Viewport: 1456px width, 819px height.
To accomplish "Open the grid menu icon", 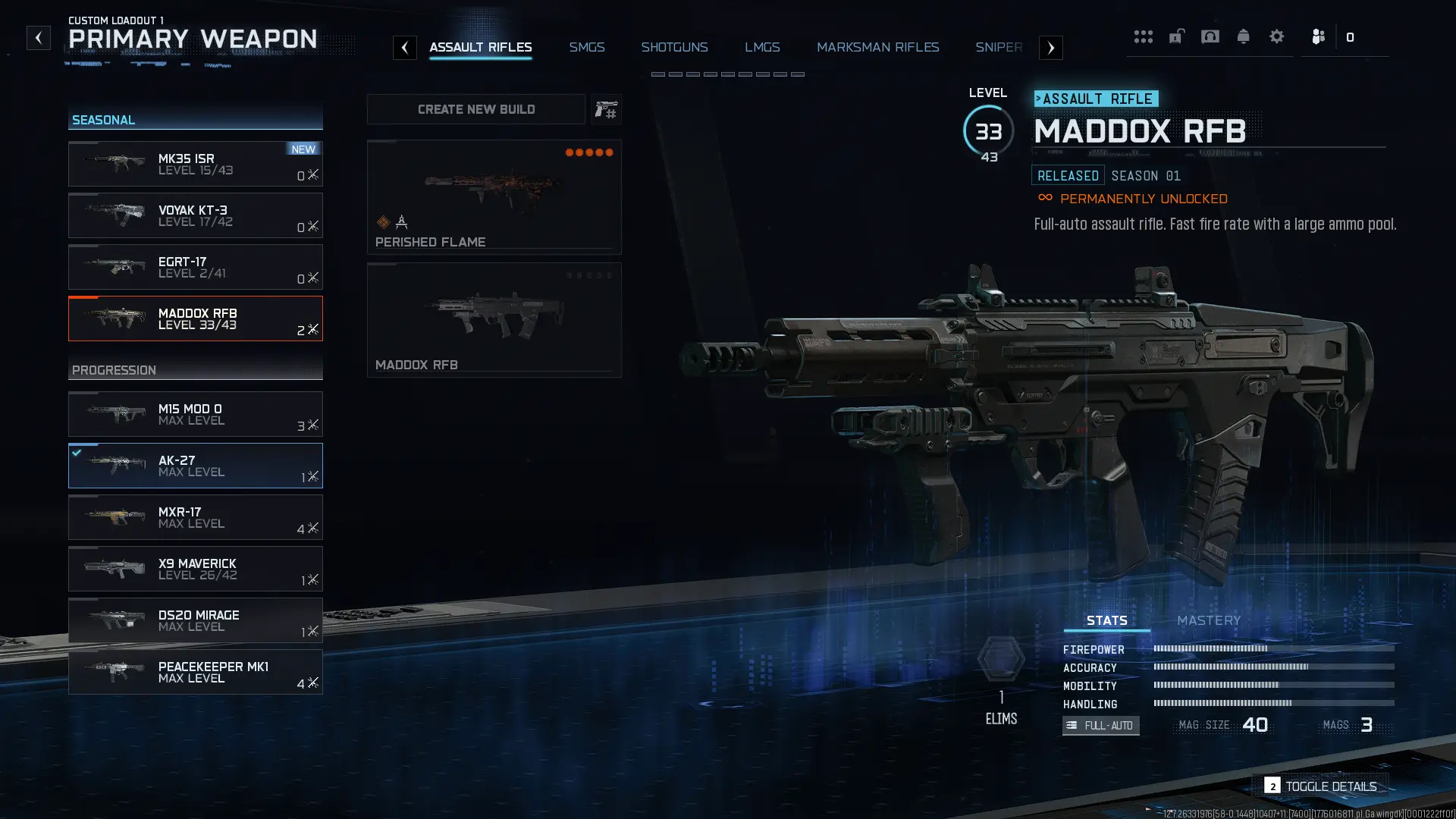I will coord(1143,36).
